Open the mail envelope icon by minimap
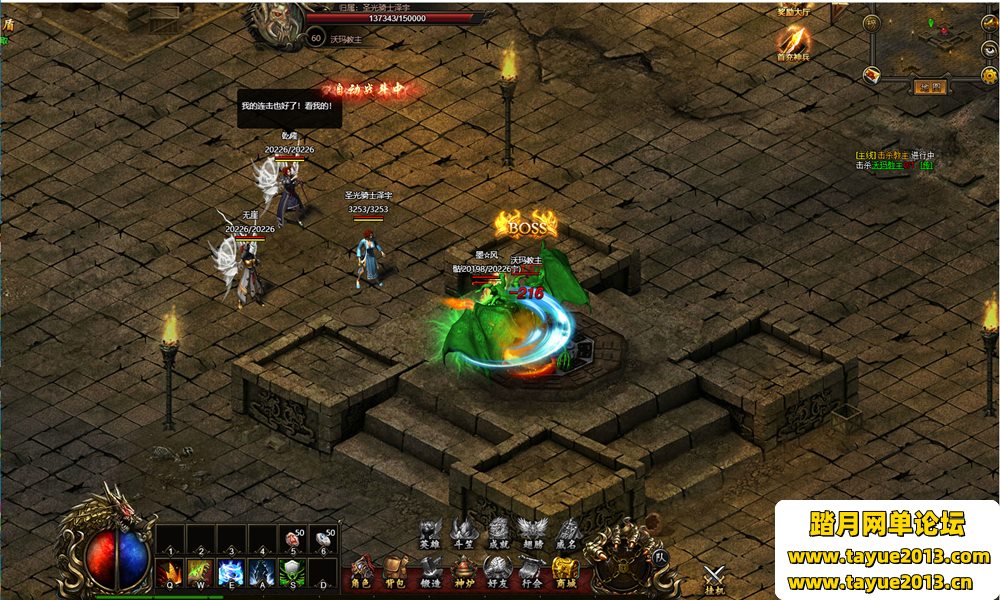This screenshot has height=600, width=1000. (x=872, y=74)
